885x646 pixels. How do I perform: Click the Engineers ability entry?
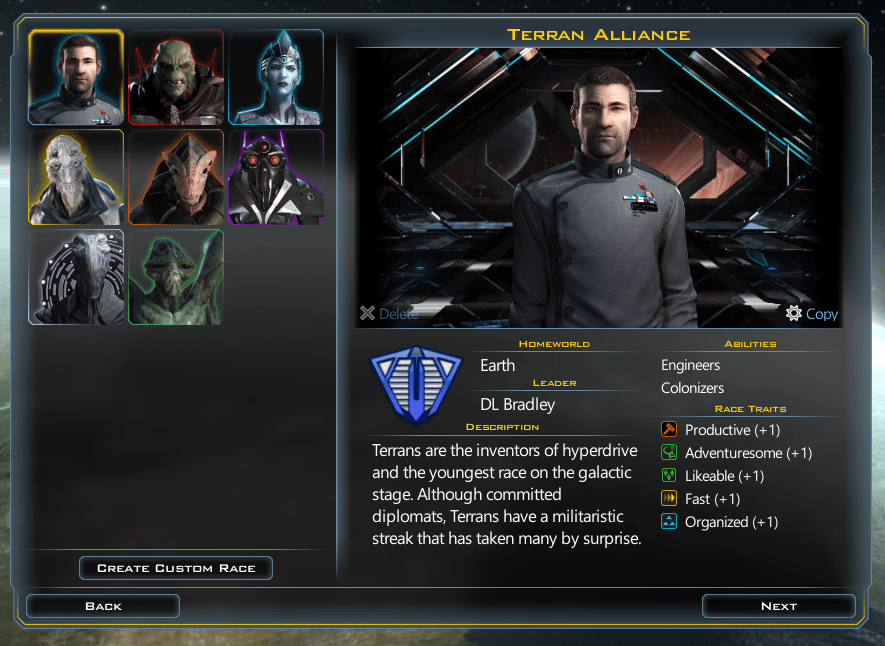click(x=690, y=365)
